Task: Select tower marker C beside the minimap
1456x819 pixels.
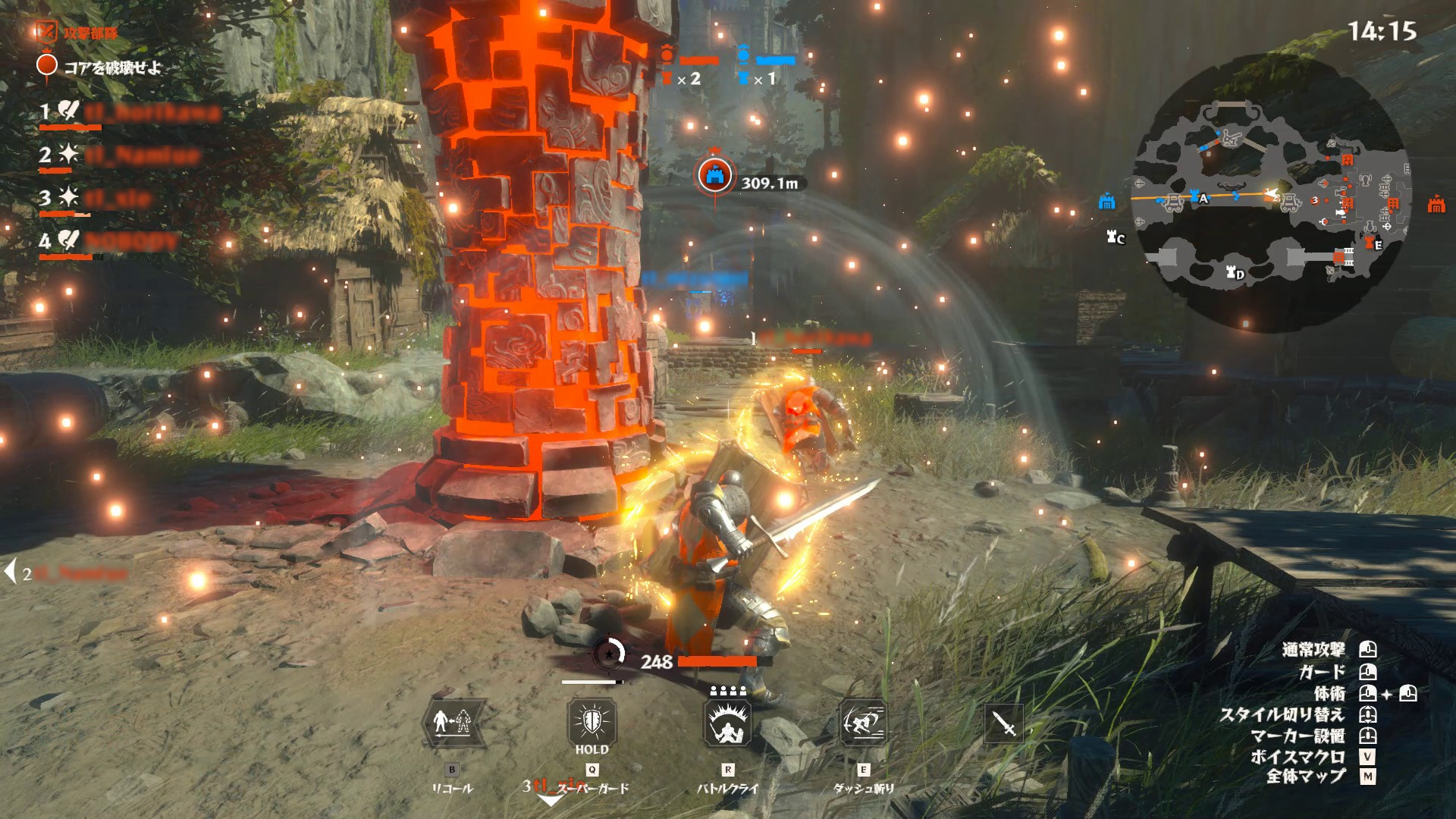Action: pyautogui.click(x=1115, y=237)
